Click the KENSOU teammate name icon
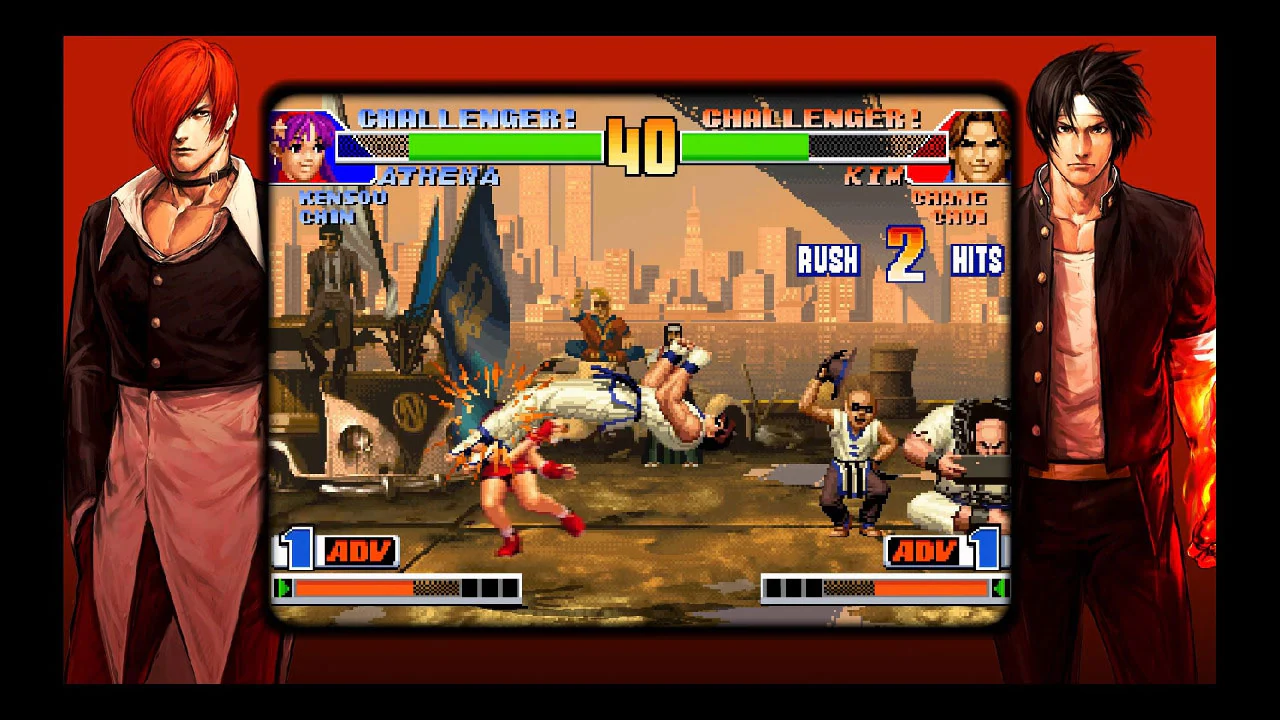Viewport: 1280px width, 720px height. pos(342,198)
